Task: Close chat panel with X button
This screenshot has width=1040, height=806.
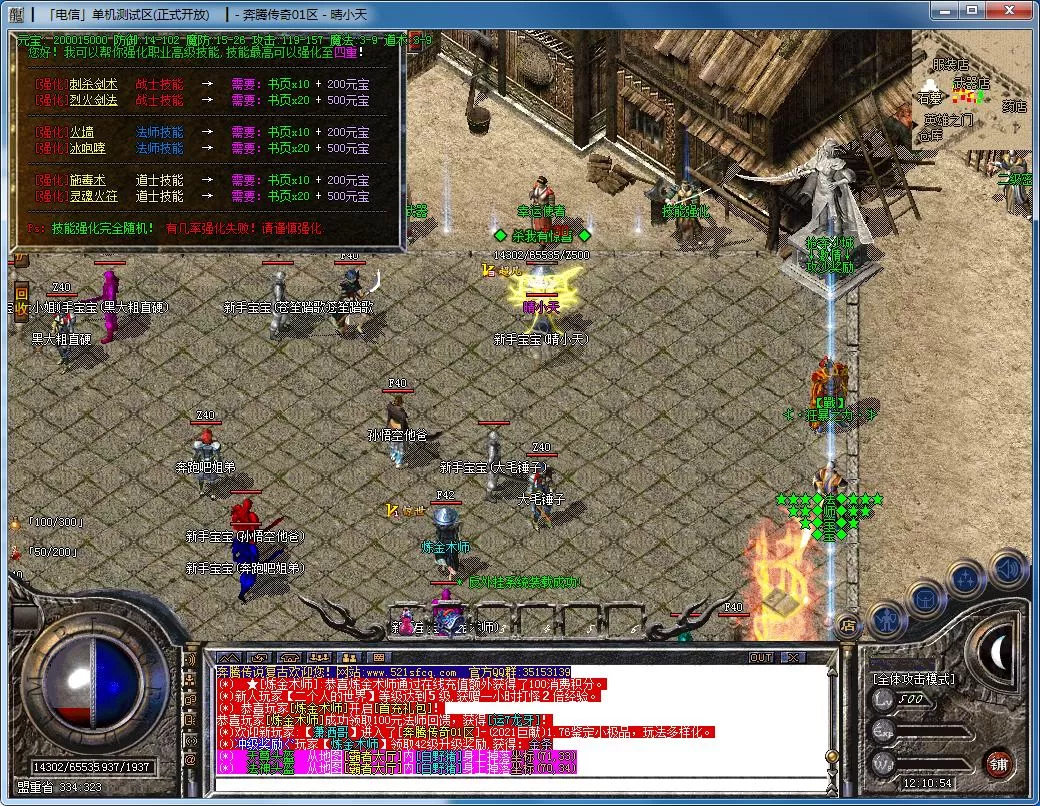Action: pyautogui.click(x=793, y=657)
